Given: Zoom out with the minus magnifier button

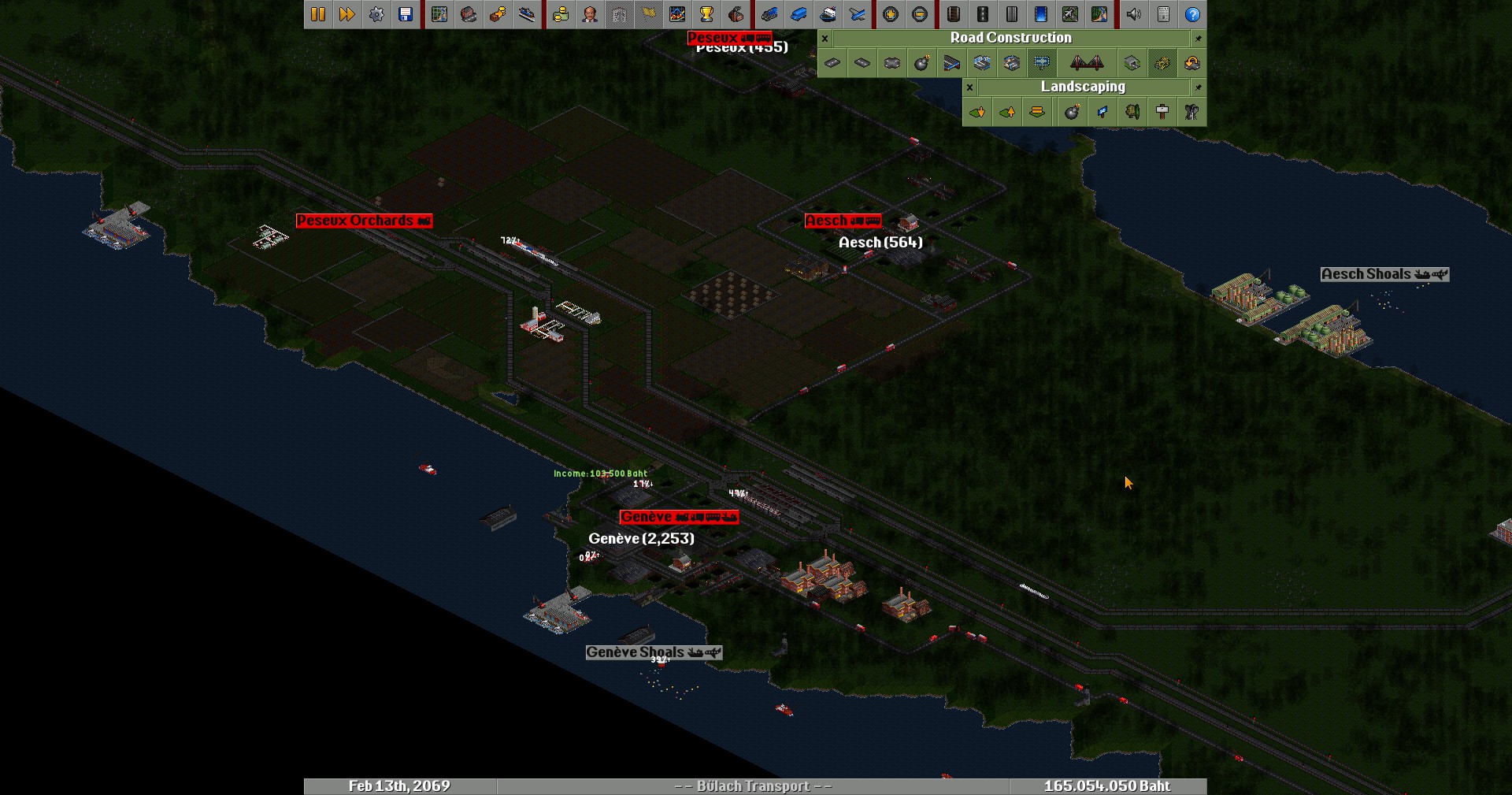Looking at the screenshot, I should 920,14.
